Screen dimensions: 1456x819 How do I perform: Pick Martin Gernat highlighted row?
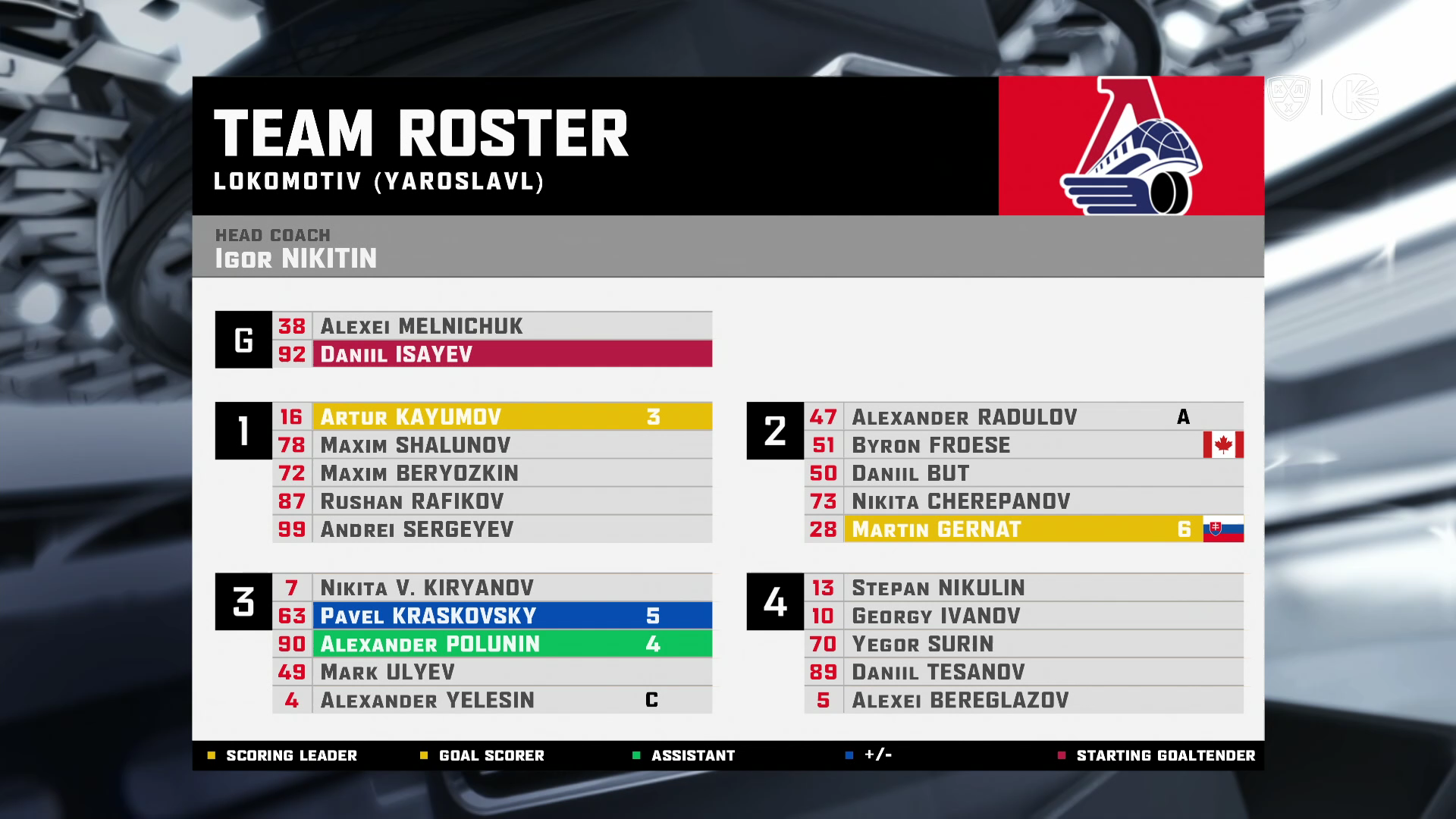point(1024,529)
